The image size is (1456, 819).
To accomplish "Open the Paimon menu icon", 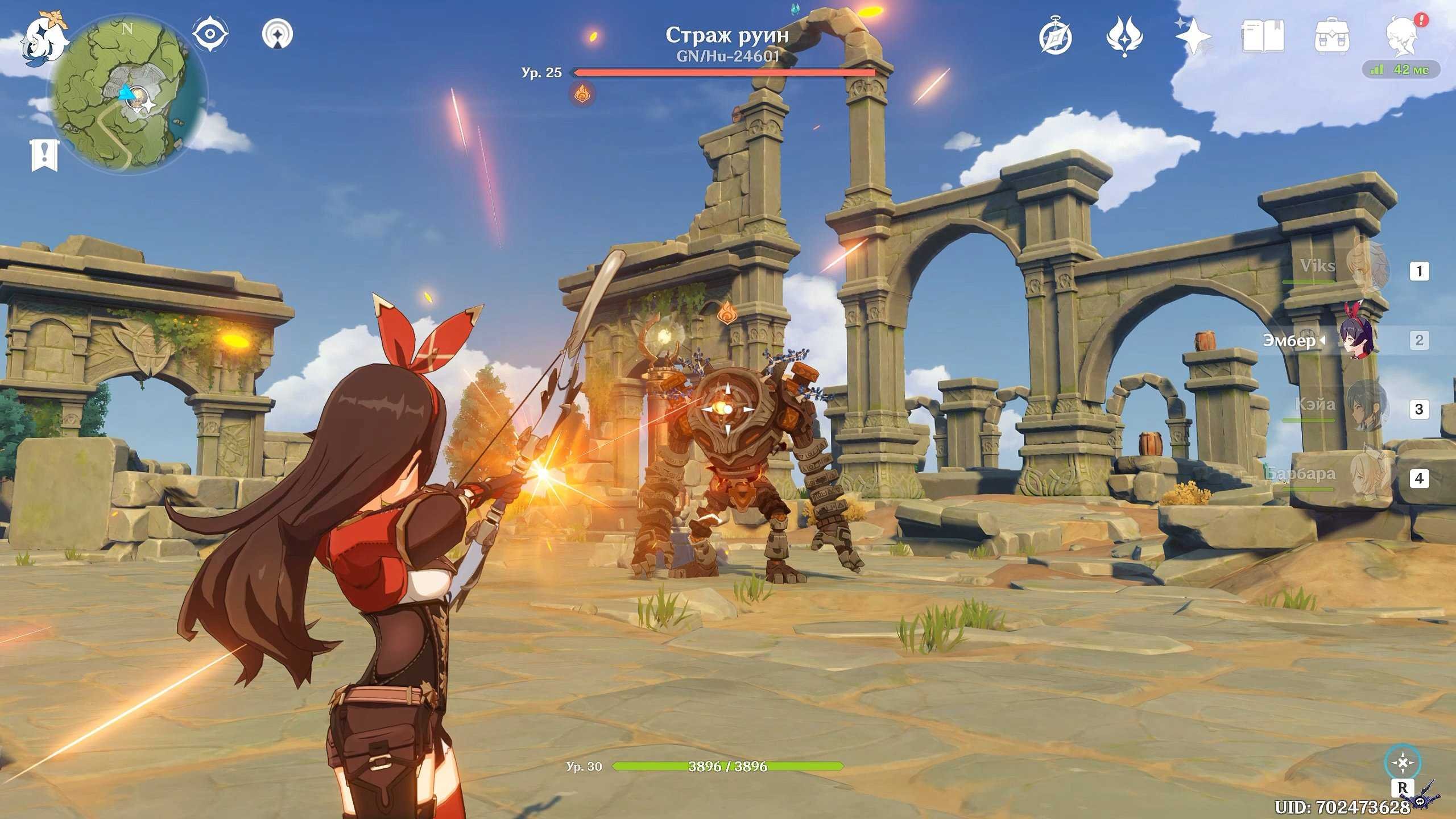I will tap(43, 38).
